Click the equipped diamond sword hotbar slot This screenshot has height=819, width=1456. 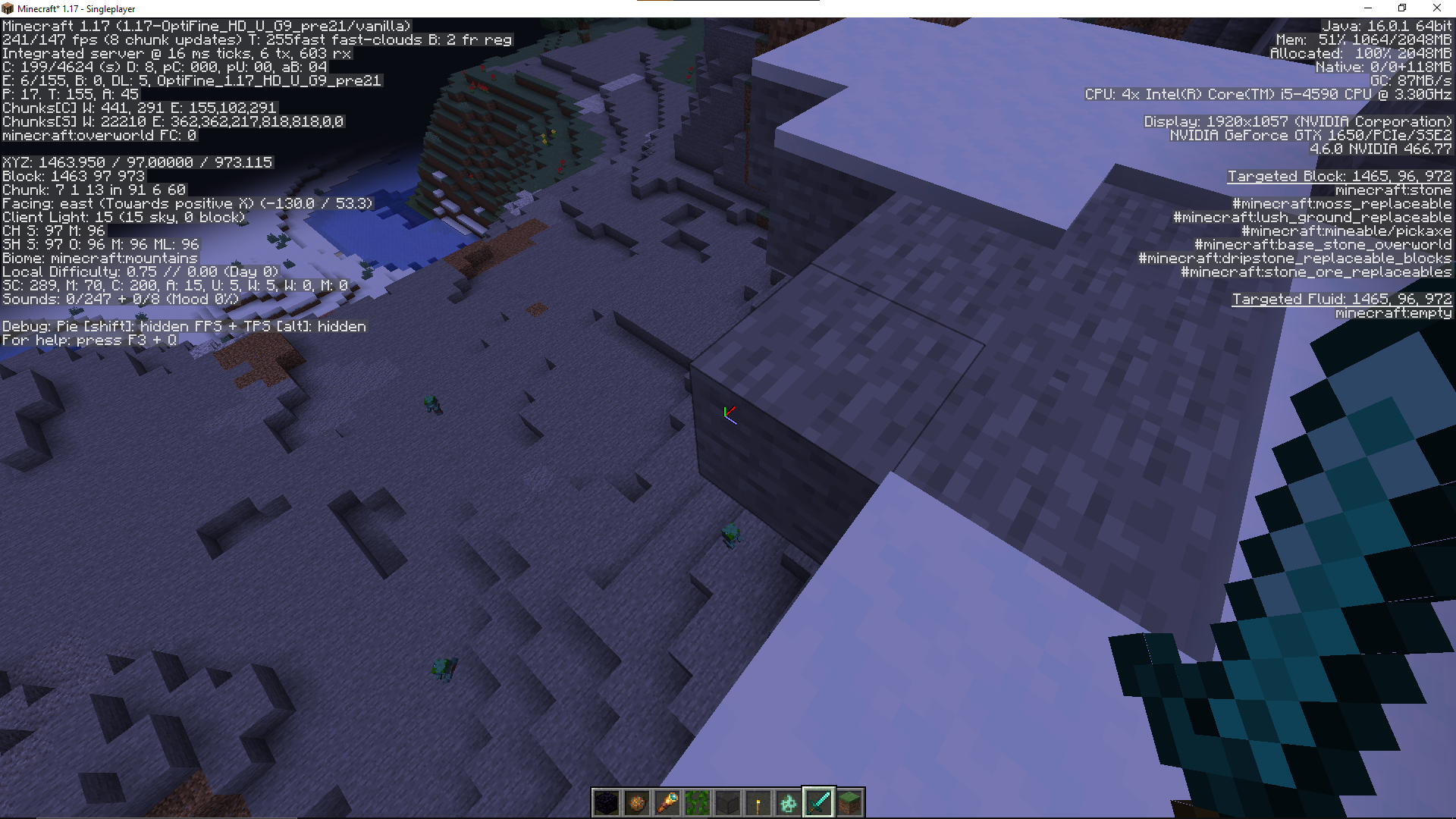[818, 802]
